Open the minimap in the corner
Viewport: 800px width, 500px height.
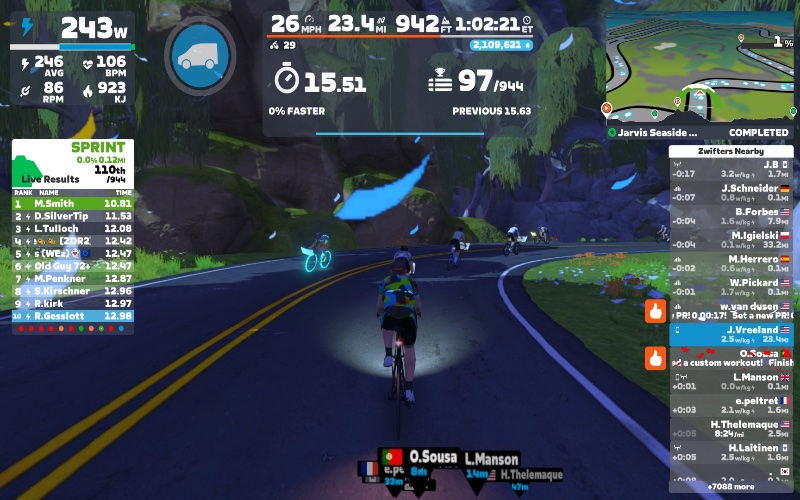coord(700,68)
